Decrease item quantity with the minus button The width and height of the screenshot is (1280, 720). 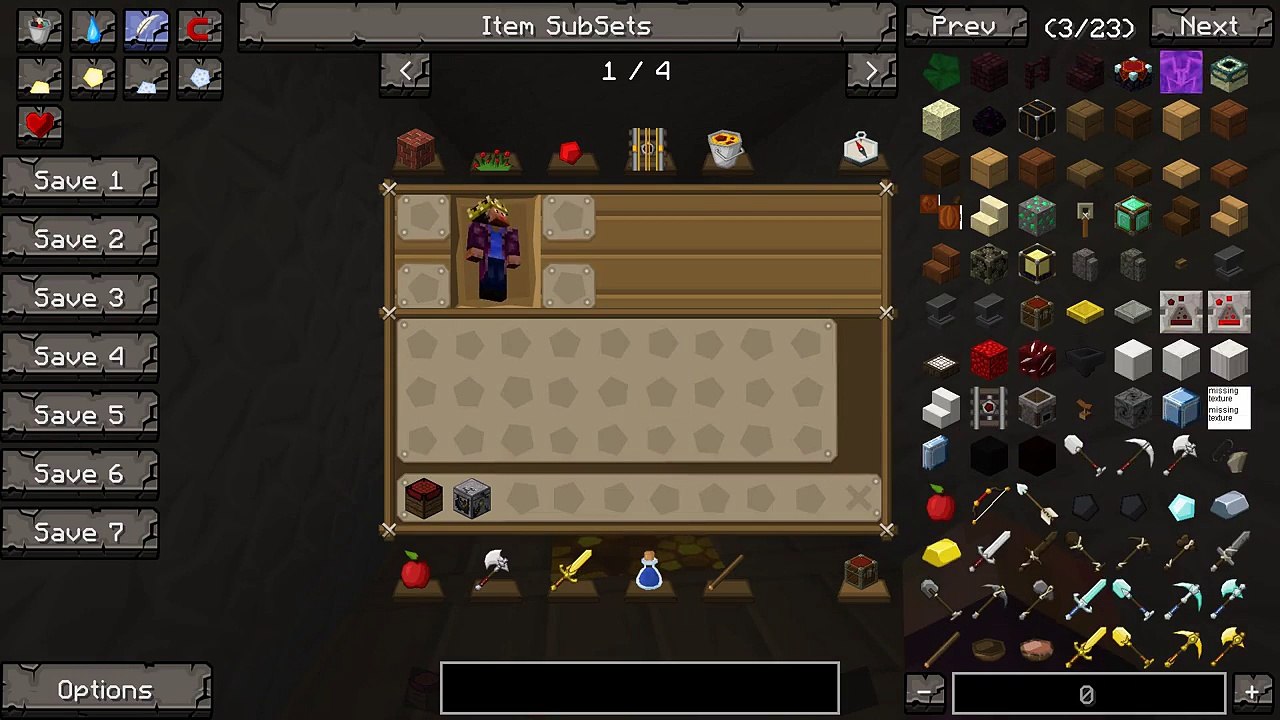(x=925, y=692)
